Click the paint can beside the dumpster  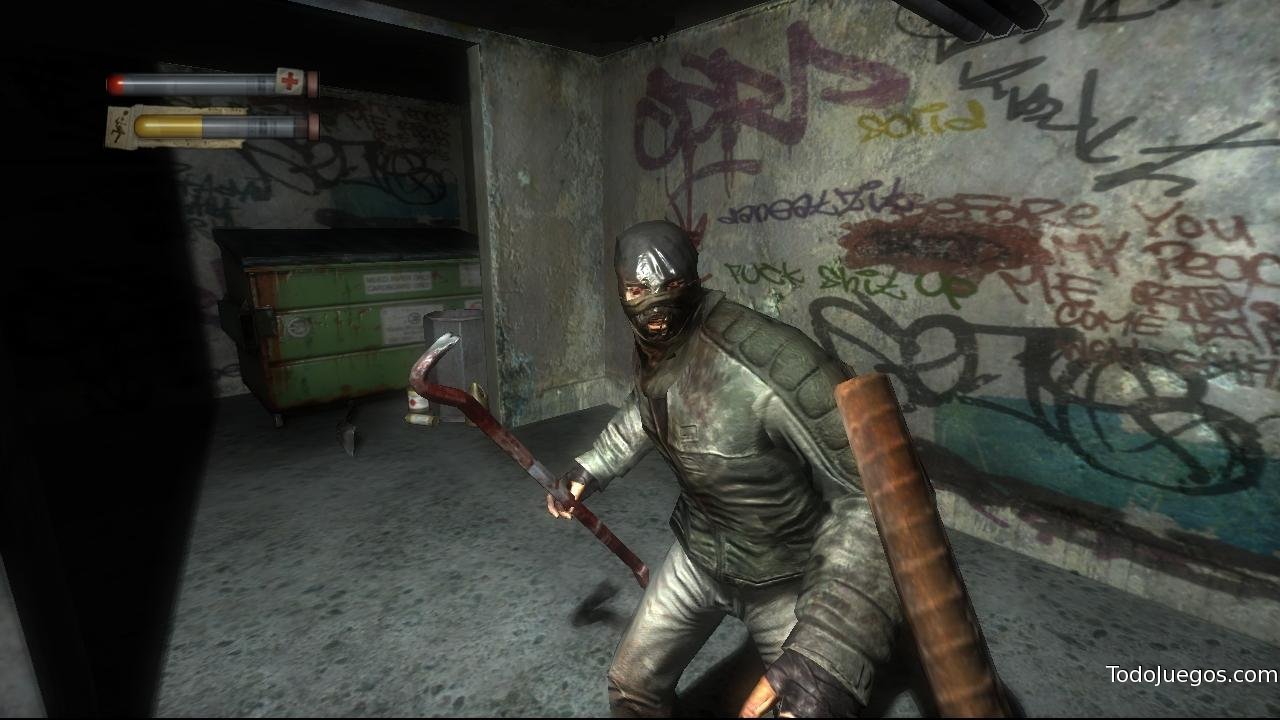pyautogui.click(x=418, y=402)
